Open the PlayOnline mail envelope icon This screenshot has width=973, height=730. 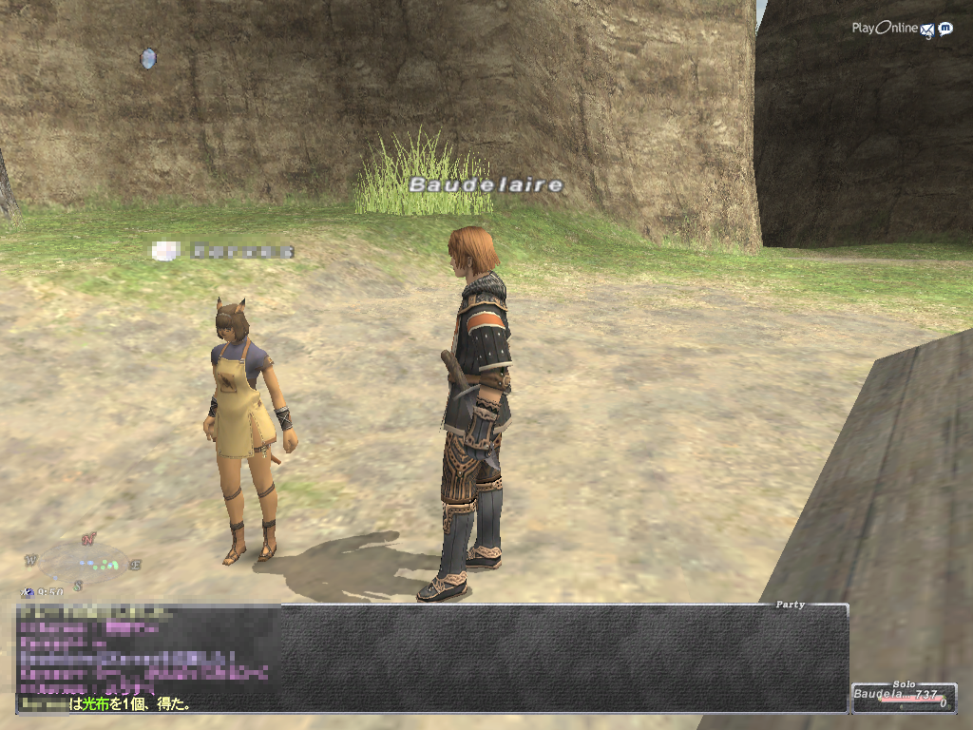pos(927,29)
